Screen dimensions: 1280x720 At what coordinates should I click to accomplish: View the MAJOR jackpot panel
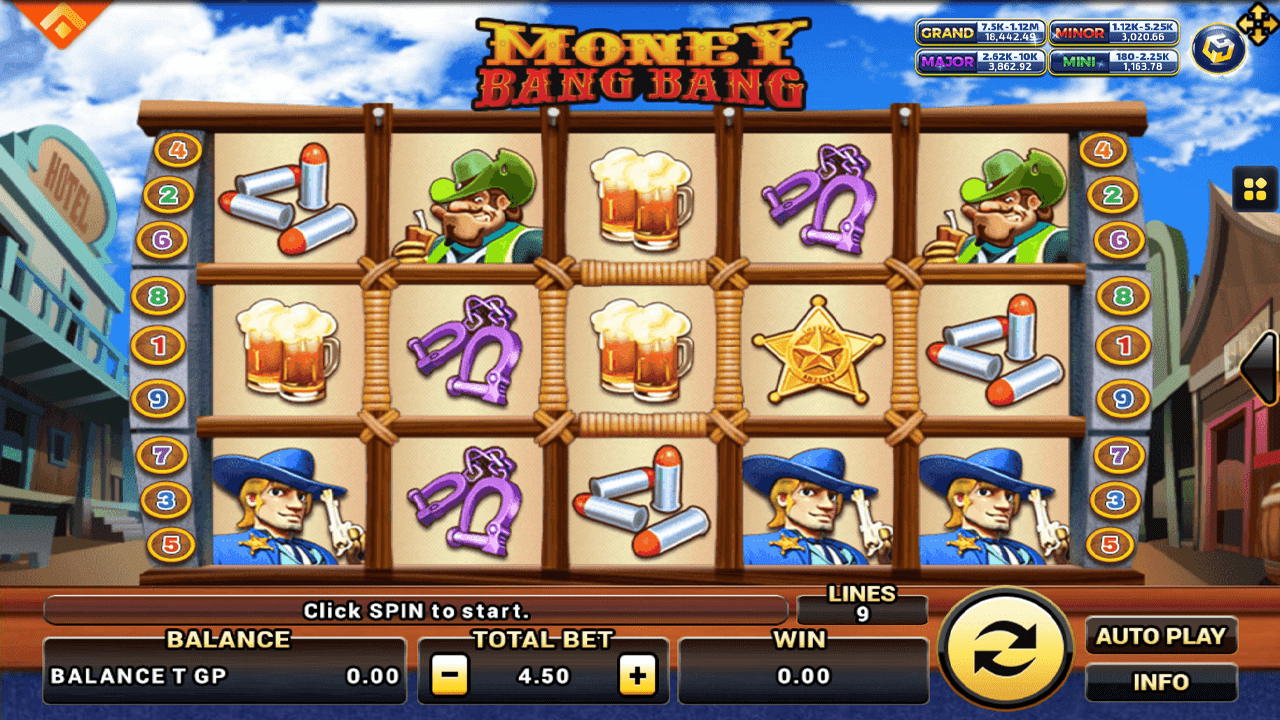980,62
